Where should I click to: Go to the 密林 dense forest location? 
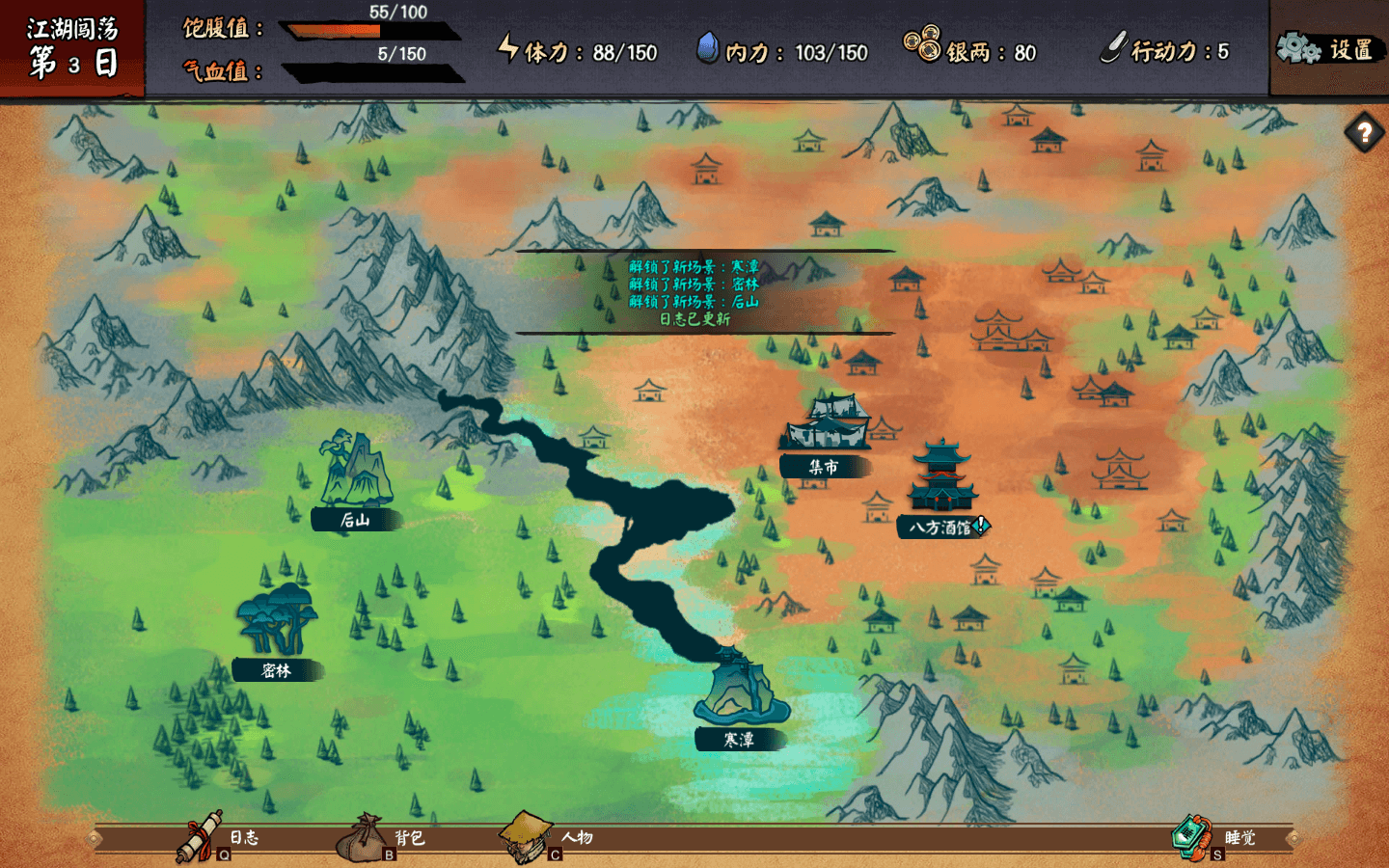(x=276, y=627)
